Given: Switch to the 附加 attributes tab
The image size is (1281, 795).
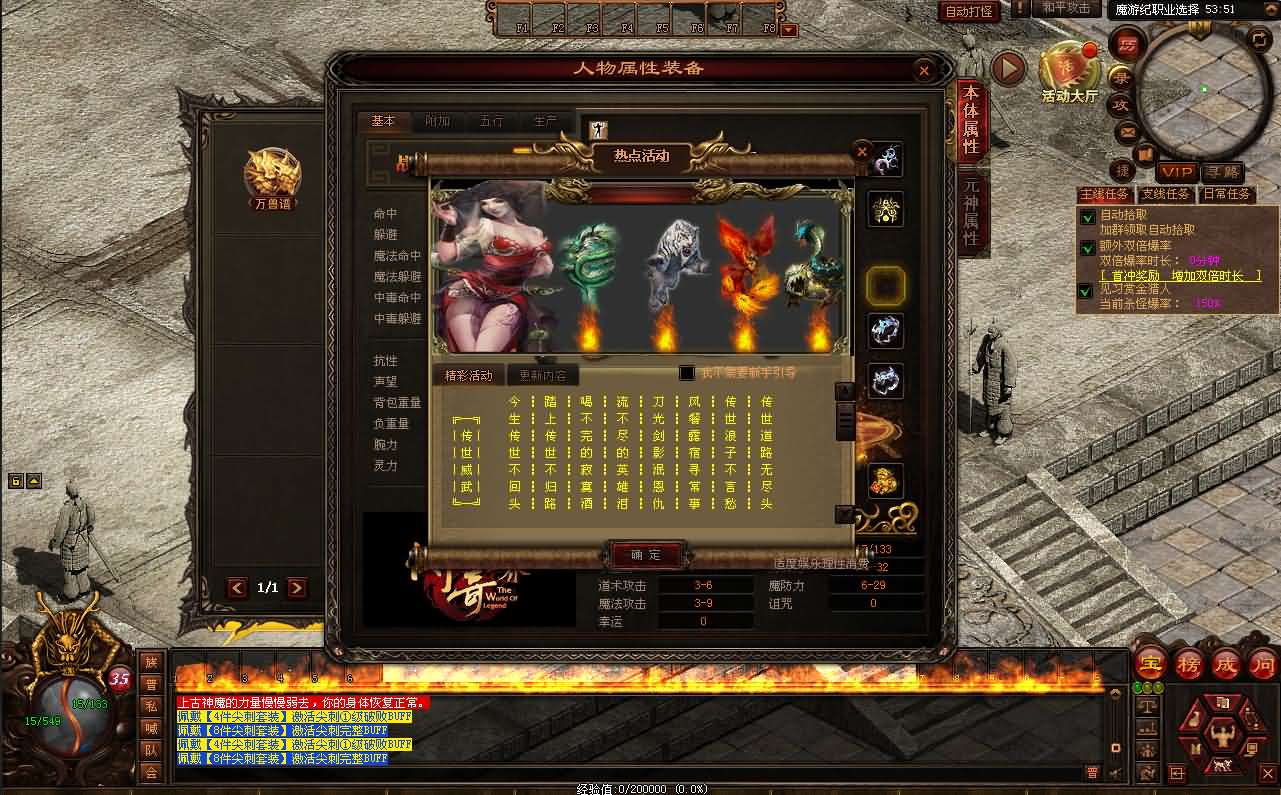Looking at the screenshot, I should pyautogui.click(x=437, y=120).
